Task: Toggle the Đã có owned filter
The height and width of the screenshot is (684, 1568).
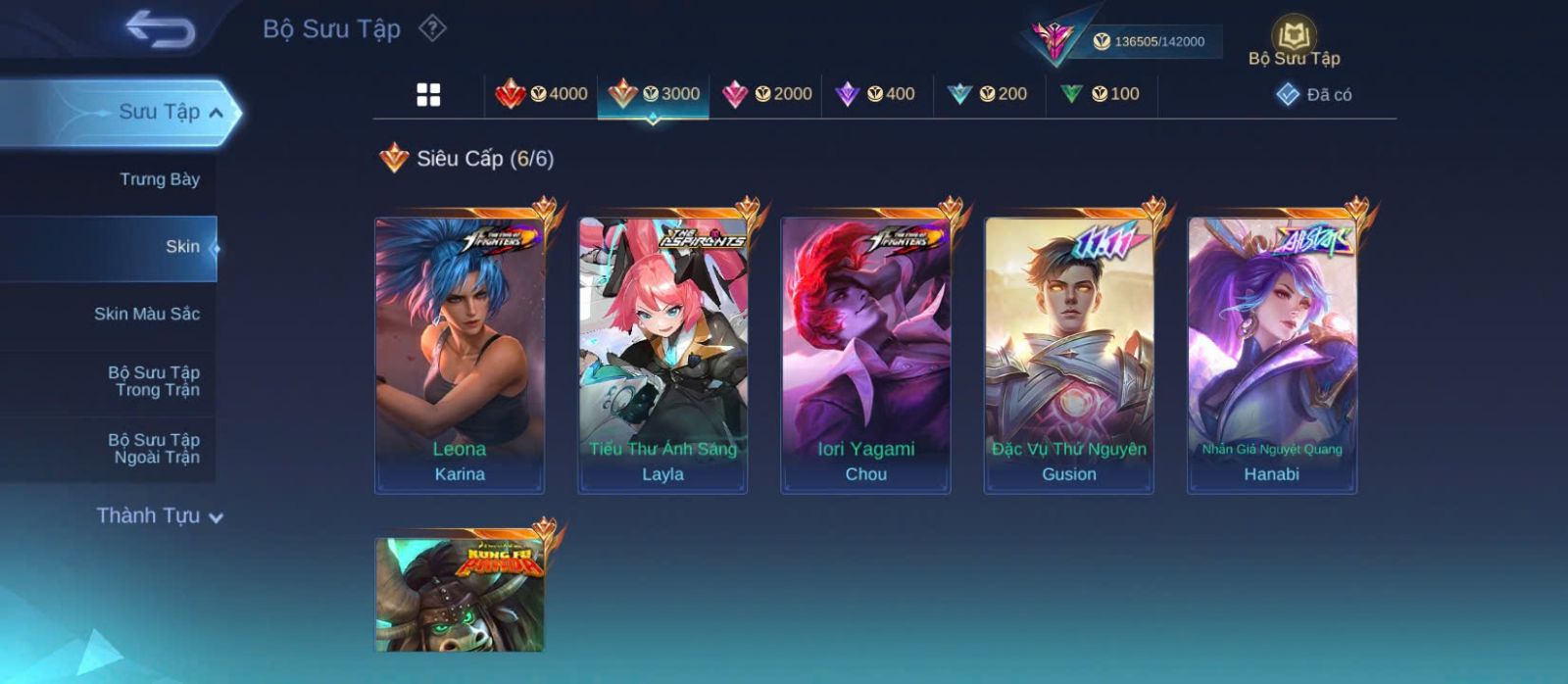Action: pos(1314,95)
